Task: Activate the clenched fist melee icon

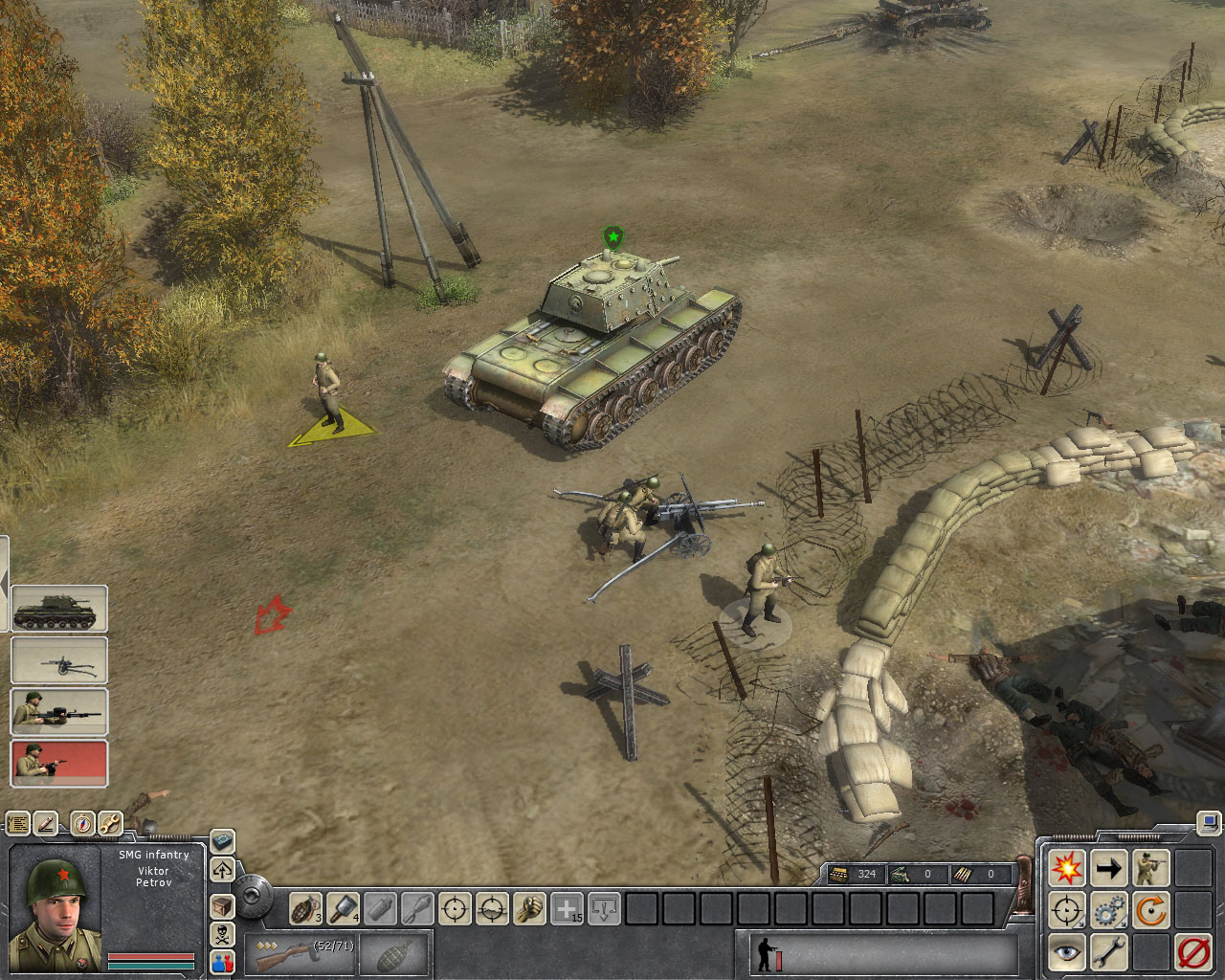Action: click(x=530, y=907)
